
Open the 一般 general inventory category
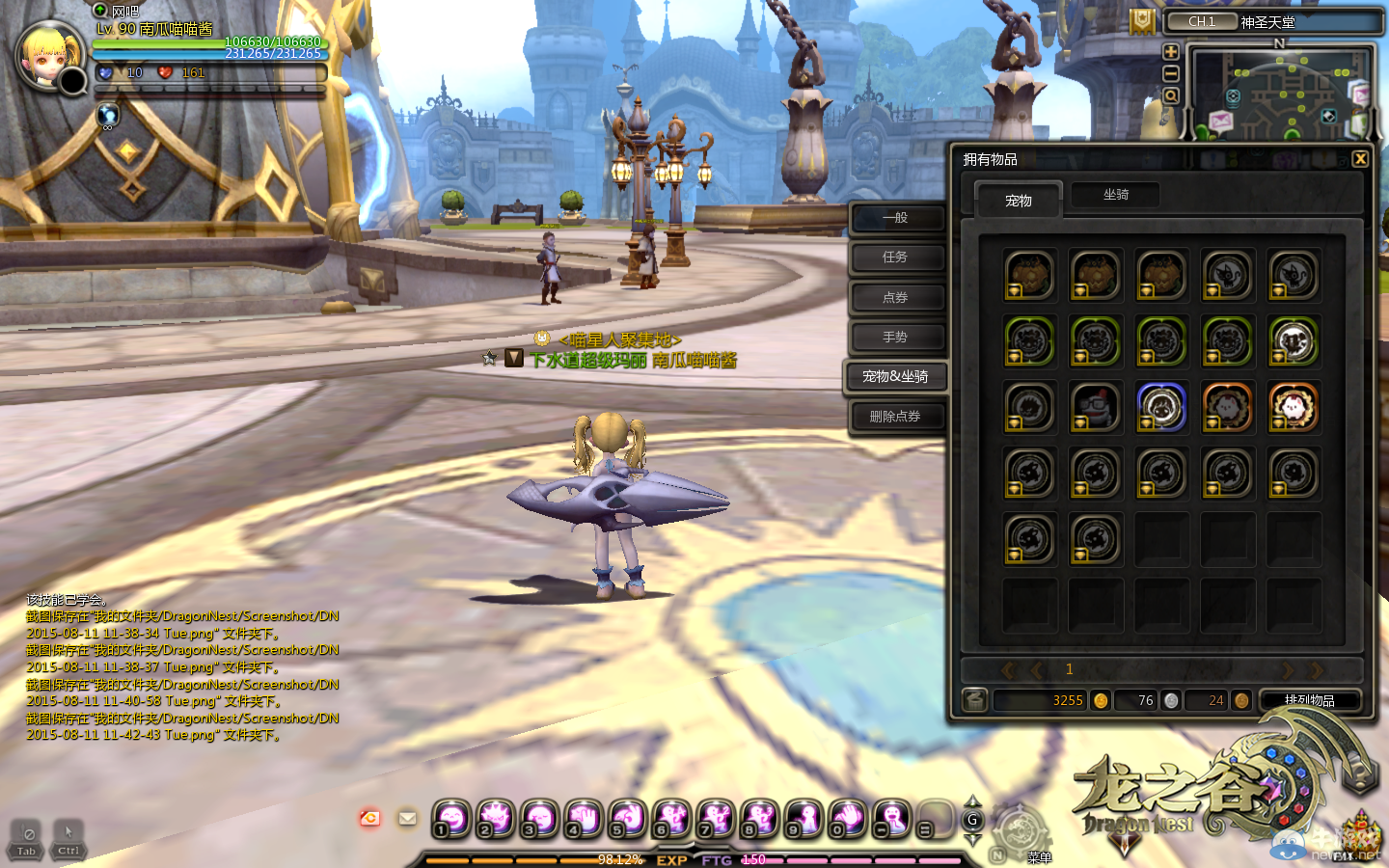pyautogui.click(x=896, y=218)
